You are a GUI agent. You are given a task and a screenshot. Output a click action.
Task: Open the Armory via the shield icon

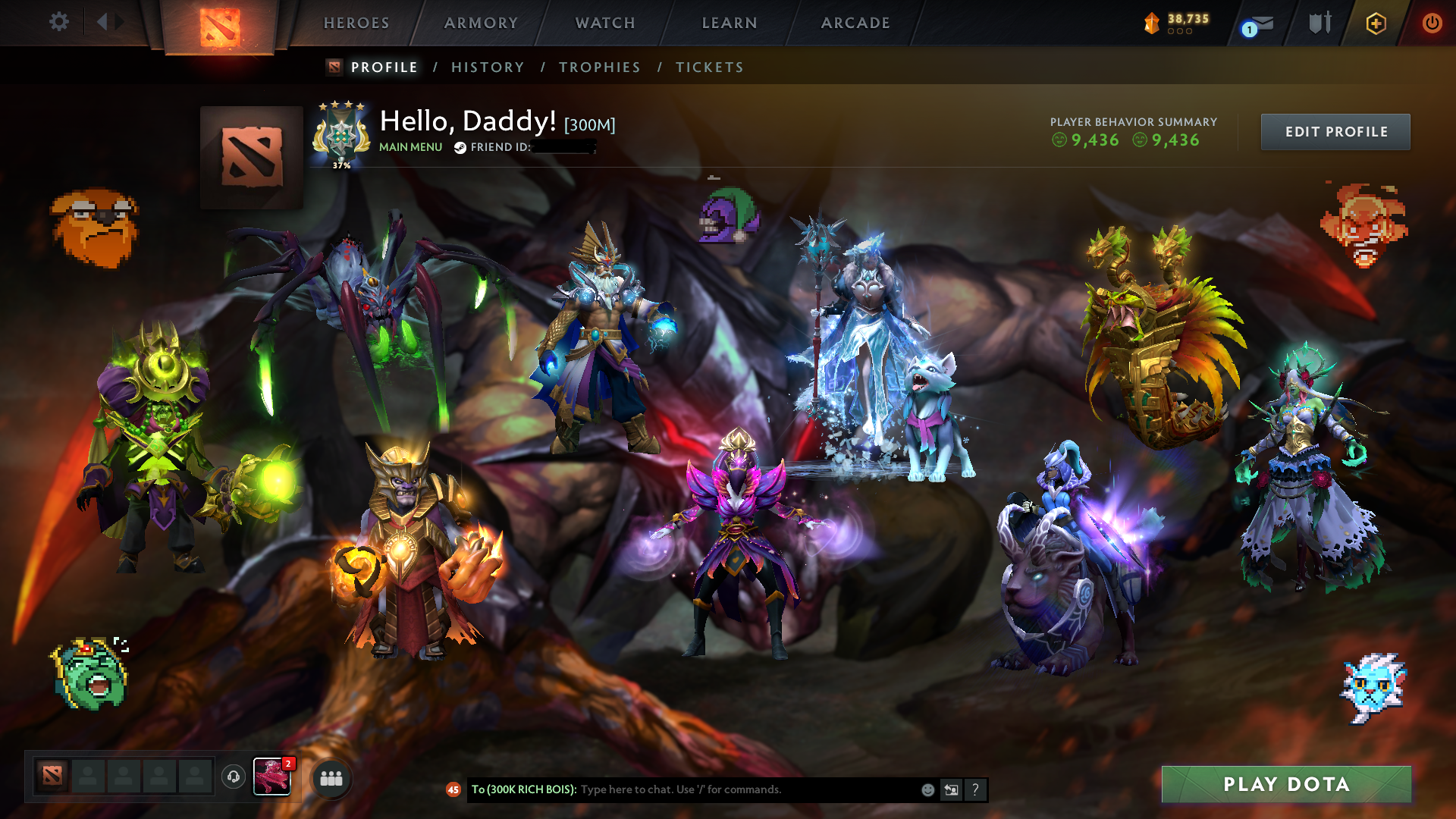tap(1319, 23)
